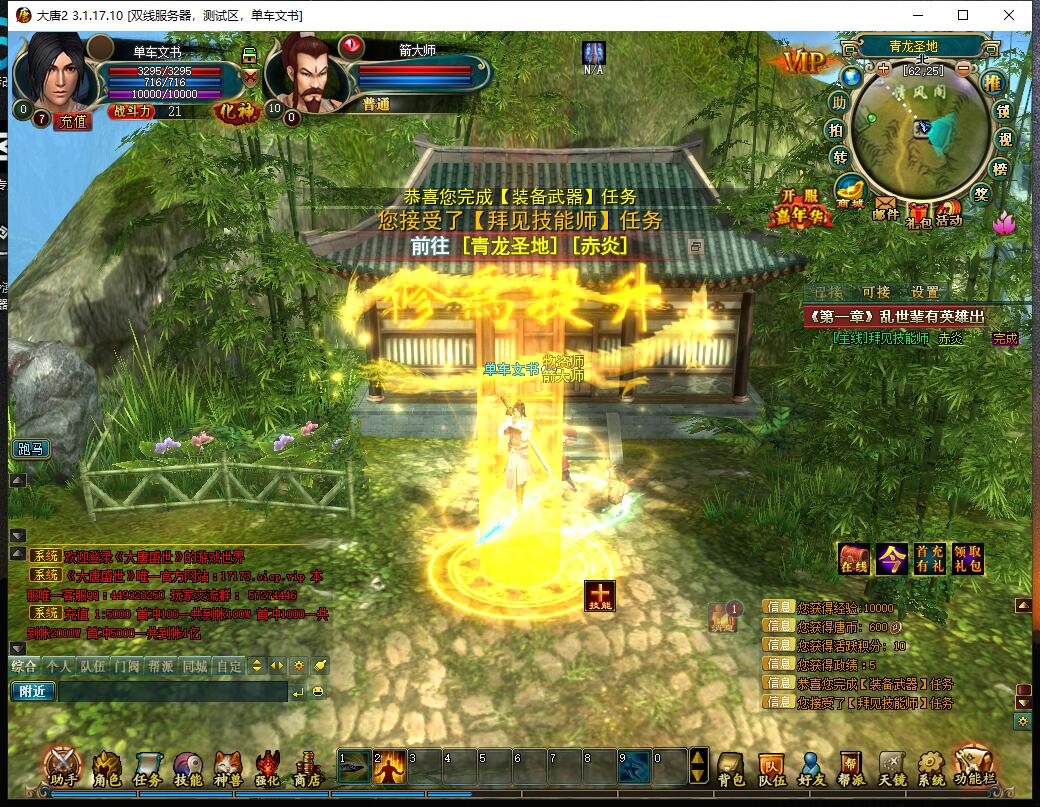Maximize the game window

963,15
